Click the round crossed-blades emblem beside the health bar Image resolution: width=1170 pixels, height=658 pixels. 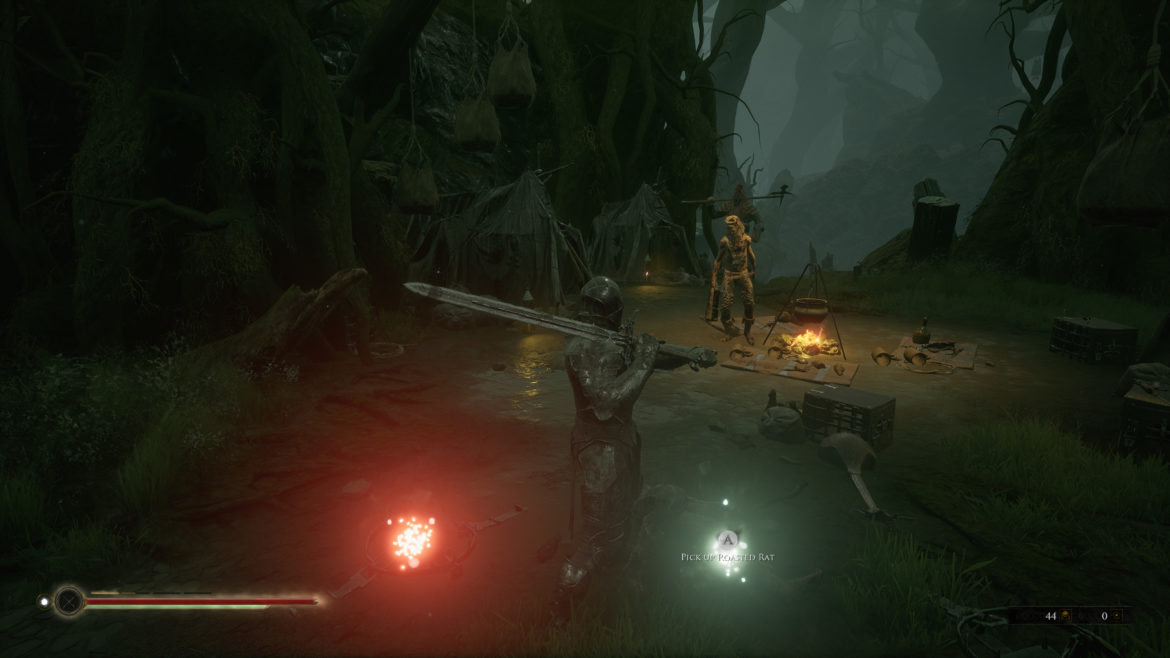click(x=69, y=601)
